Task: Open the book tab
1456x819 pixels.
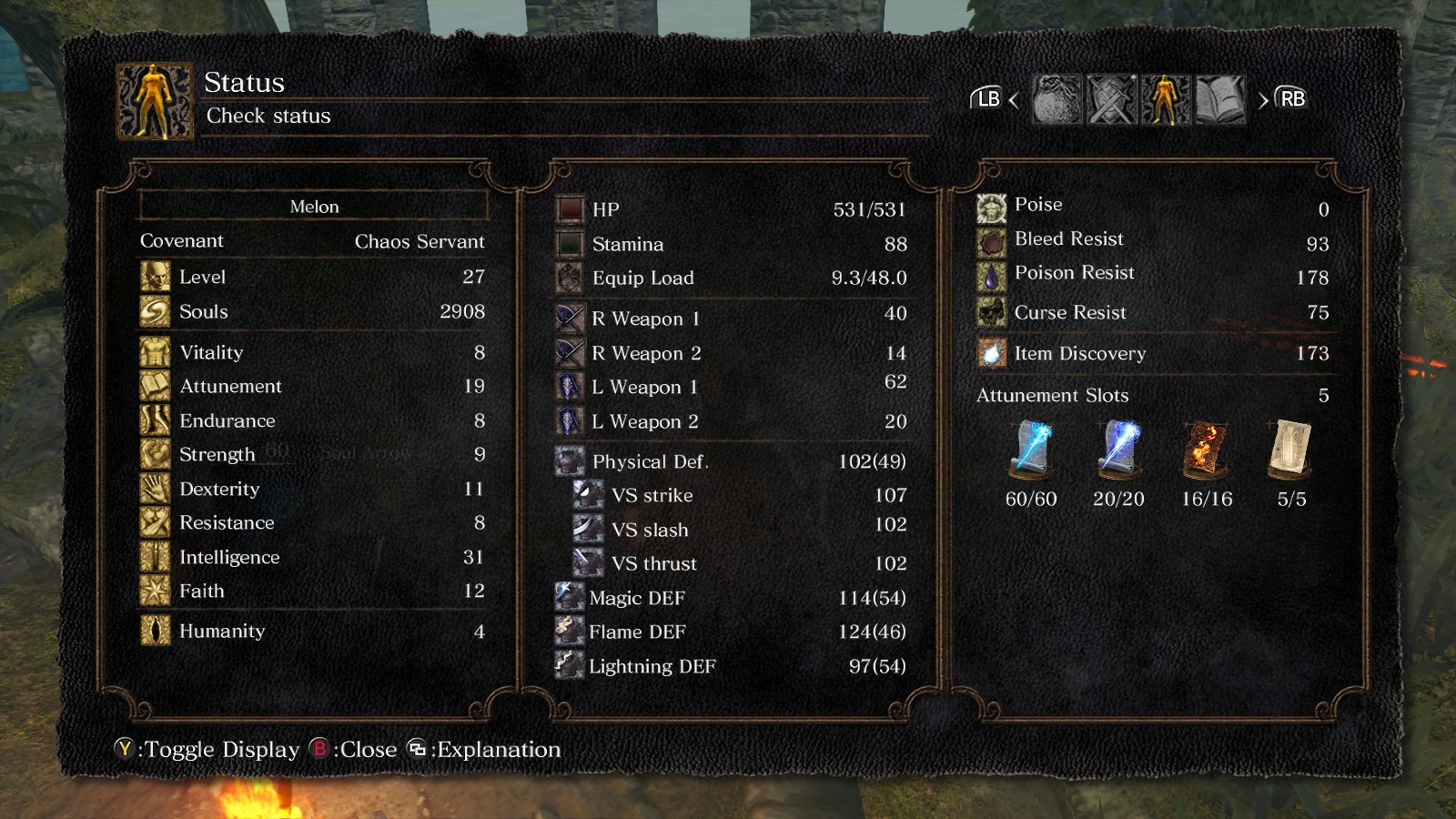Action: 1219,99
